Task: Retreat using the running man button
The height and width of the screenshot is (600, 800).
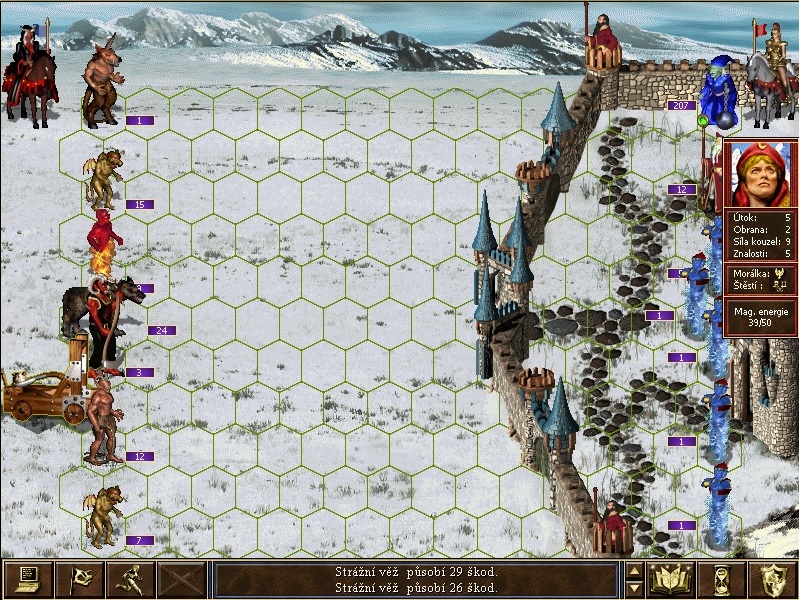Action: (x=131, y=579)
